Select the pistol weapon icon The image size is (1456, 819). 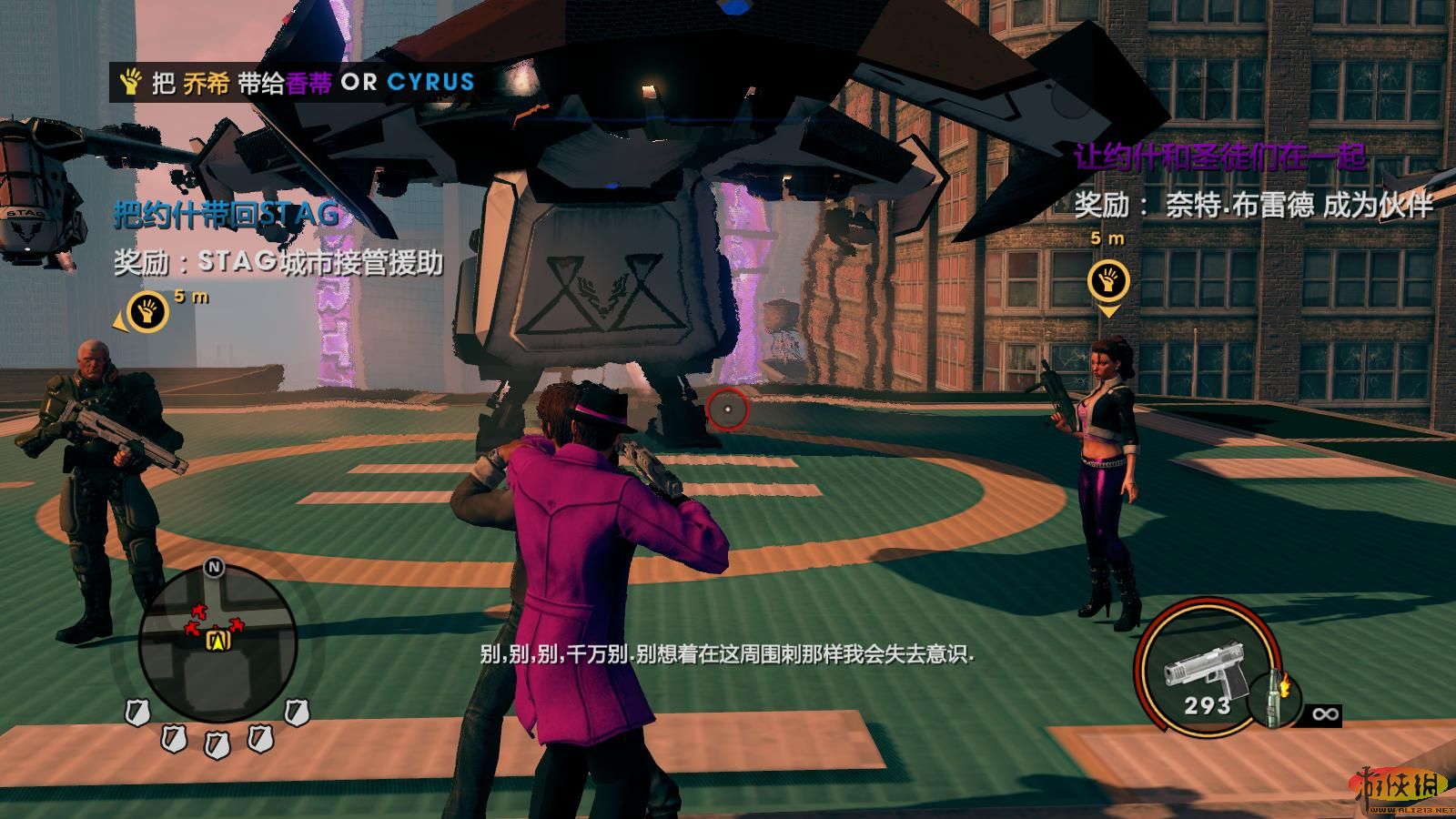(x=1202, y=671)
